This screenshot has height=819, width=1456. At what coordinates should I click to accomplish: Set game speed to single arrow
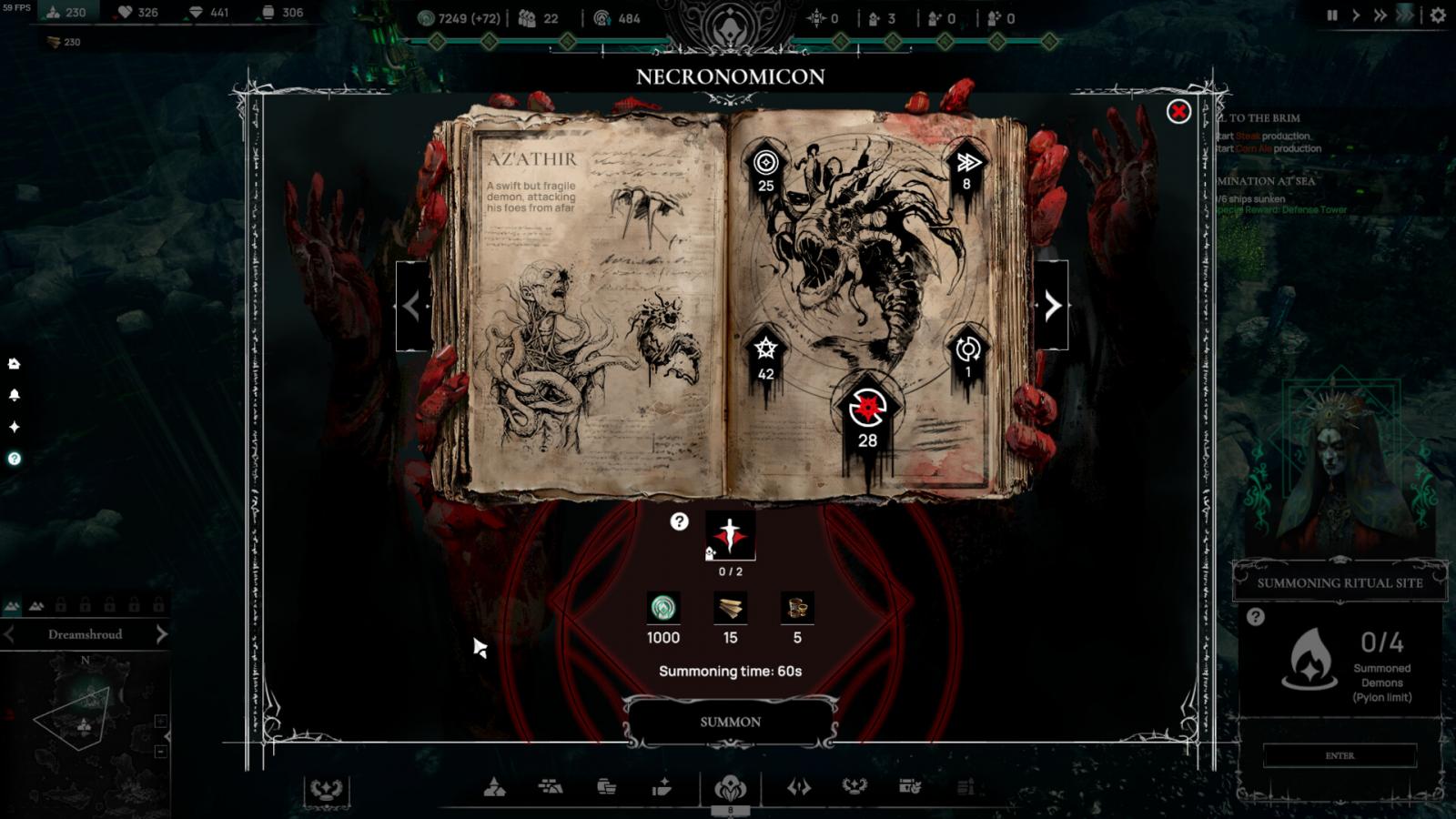(1356, 15)
